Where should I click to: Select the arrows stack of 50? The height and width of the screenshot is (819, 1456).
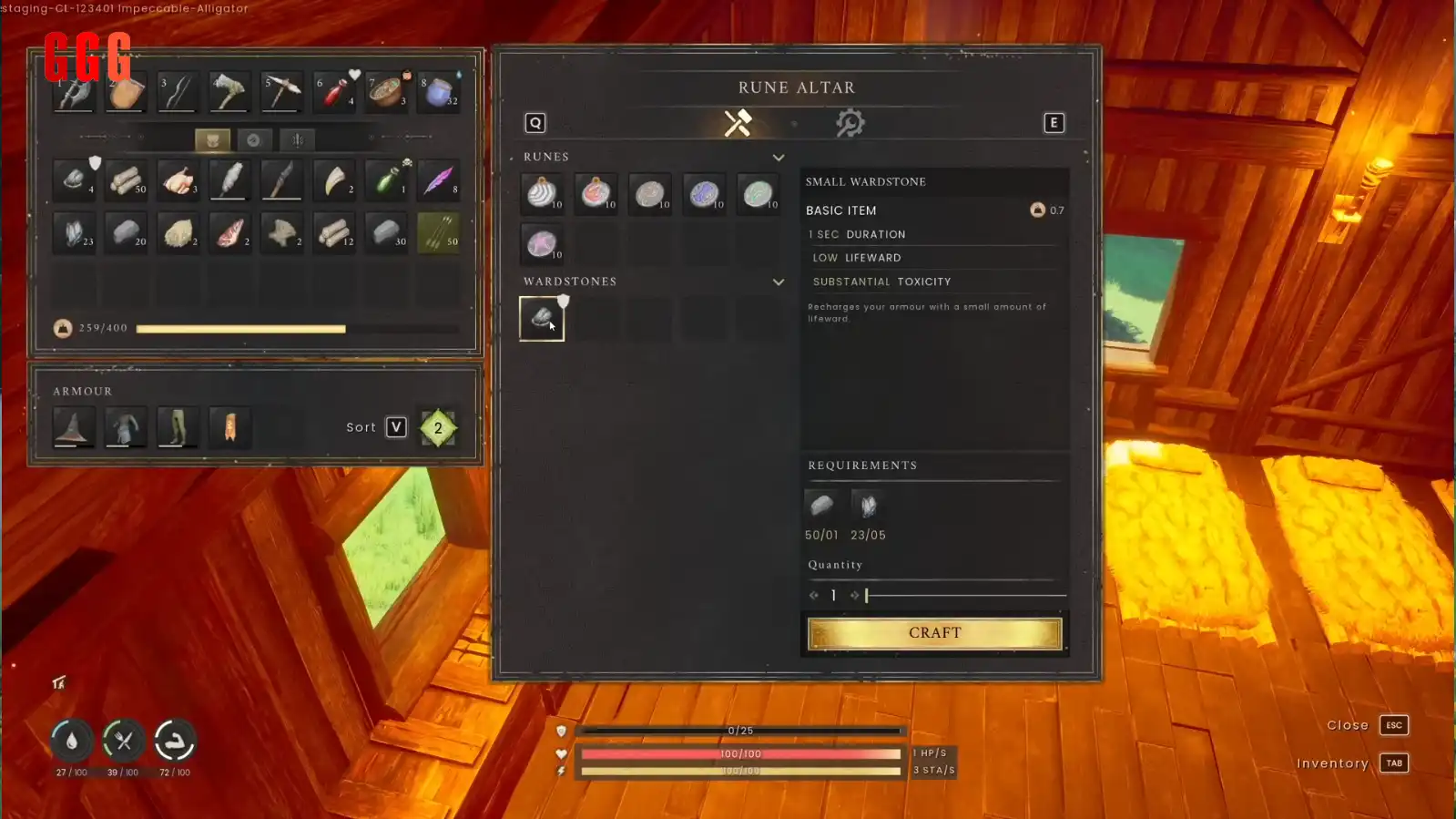coord(439,233)
